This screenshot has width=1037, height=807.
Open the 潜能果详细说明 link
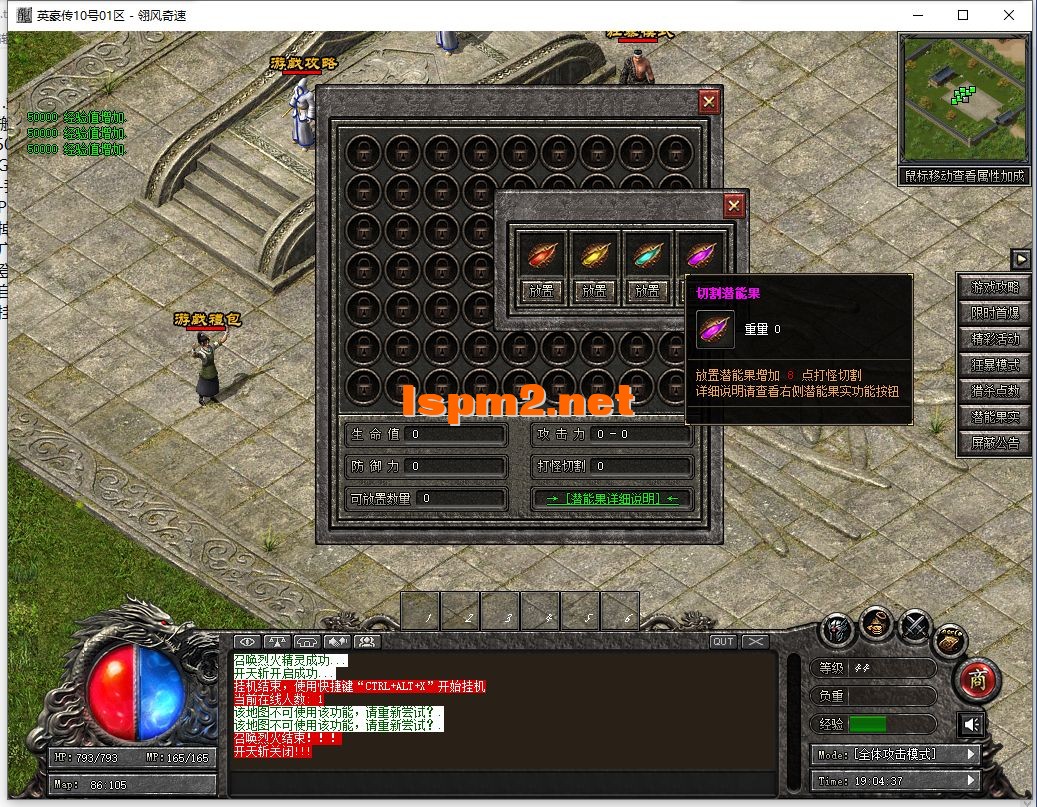click(612, 498)
